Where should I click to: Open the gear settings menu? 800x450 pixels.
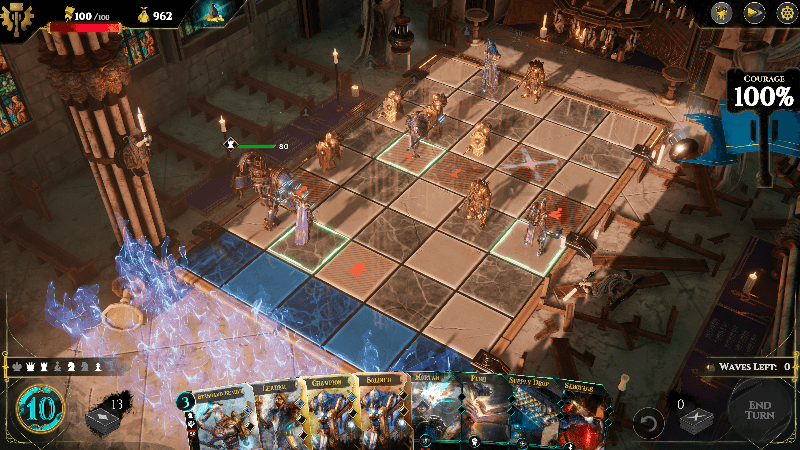coord(785,13)
